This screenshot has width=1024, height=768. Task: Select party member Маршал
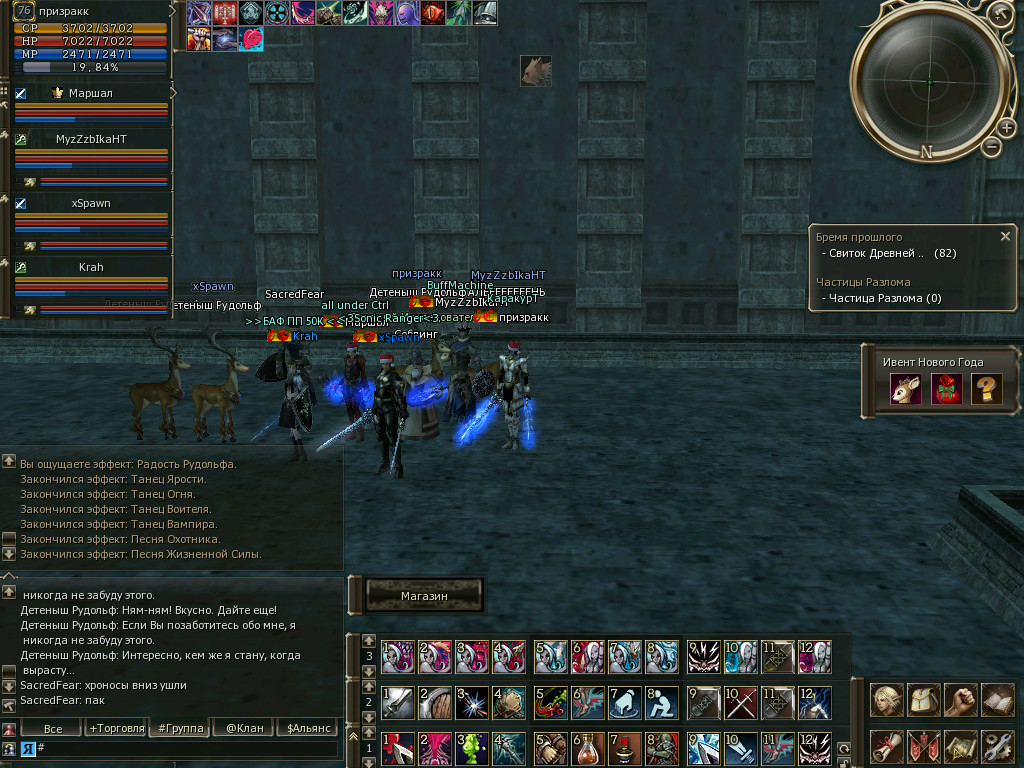click(x=90, y=93)
